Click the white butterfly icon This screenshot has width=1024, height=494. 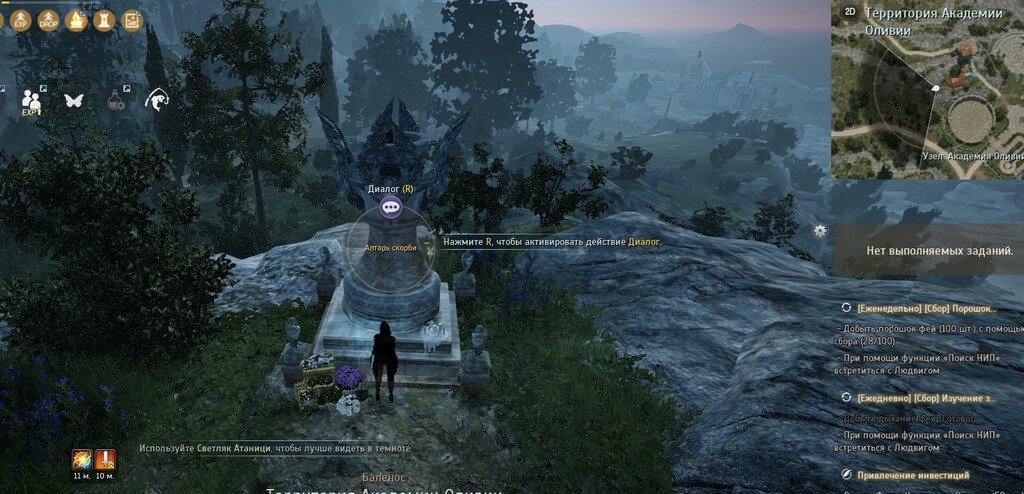(x=73, y=100)
